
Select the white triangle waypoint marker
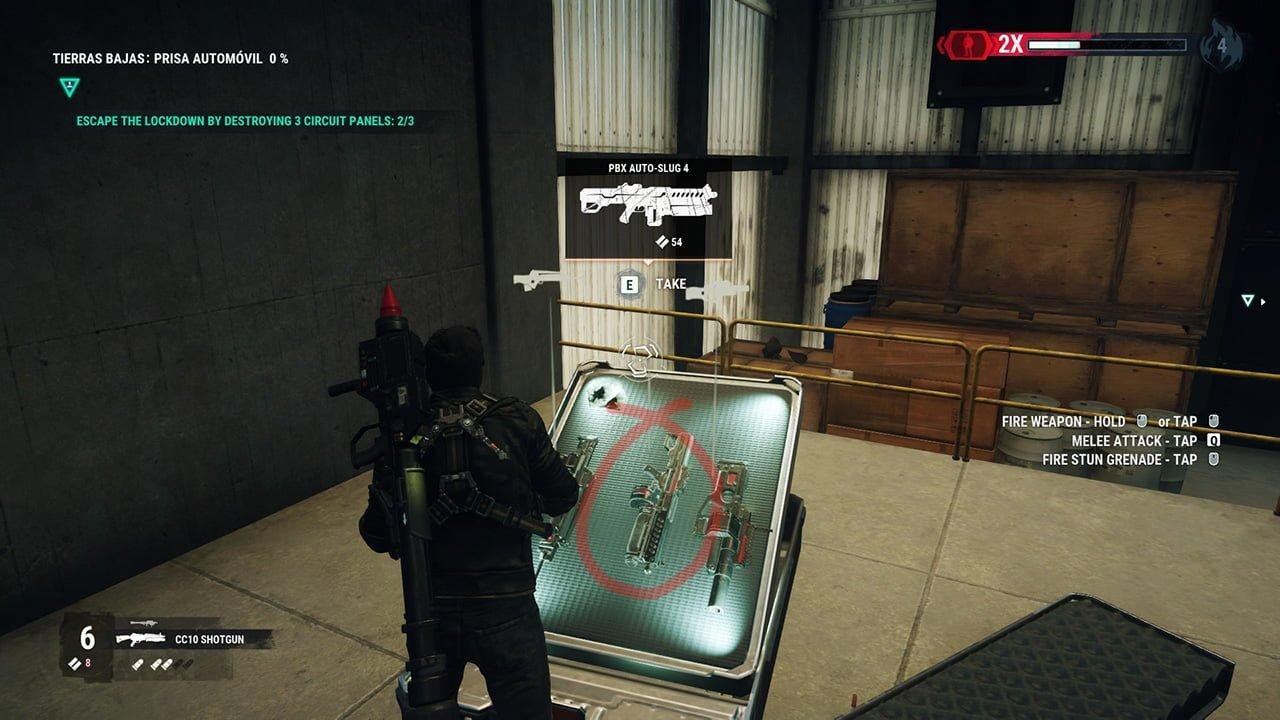[x=1247, y=300]
